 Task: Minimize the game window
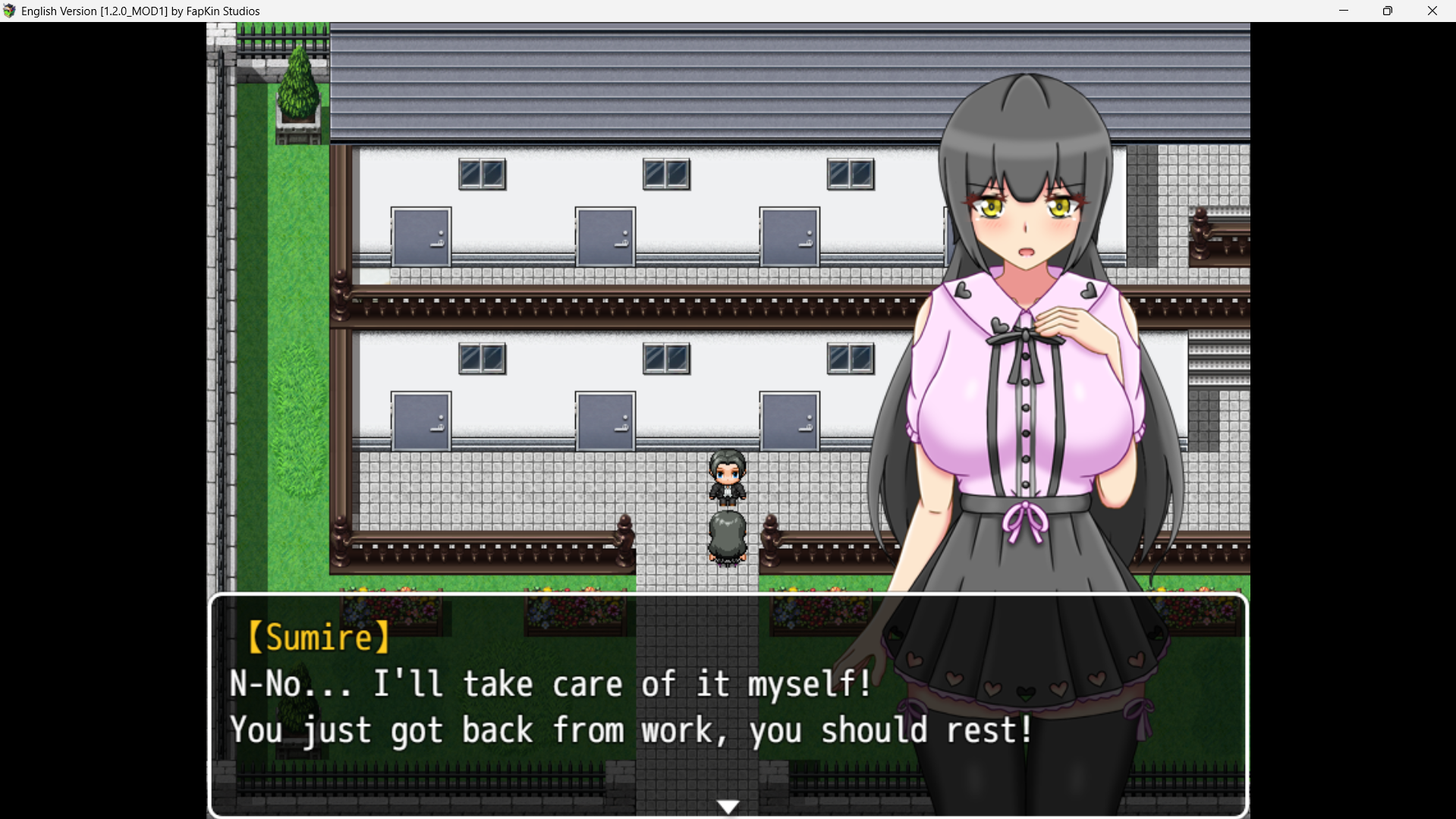coord(1344,11)
